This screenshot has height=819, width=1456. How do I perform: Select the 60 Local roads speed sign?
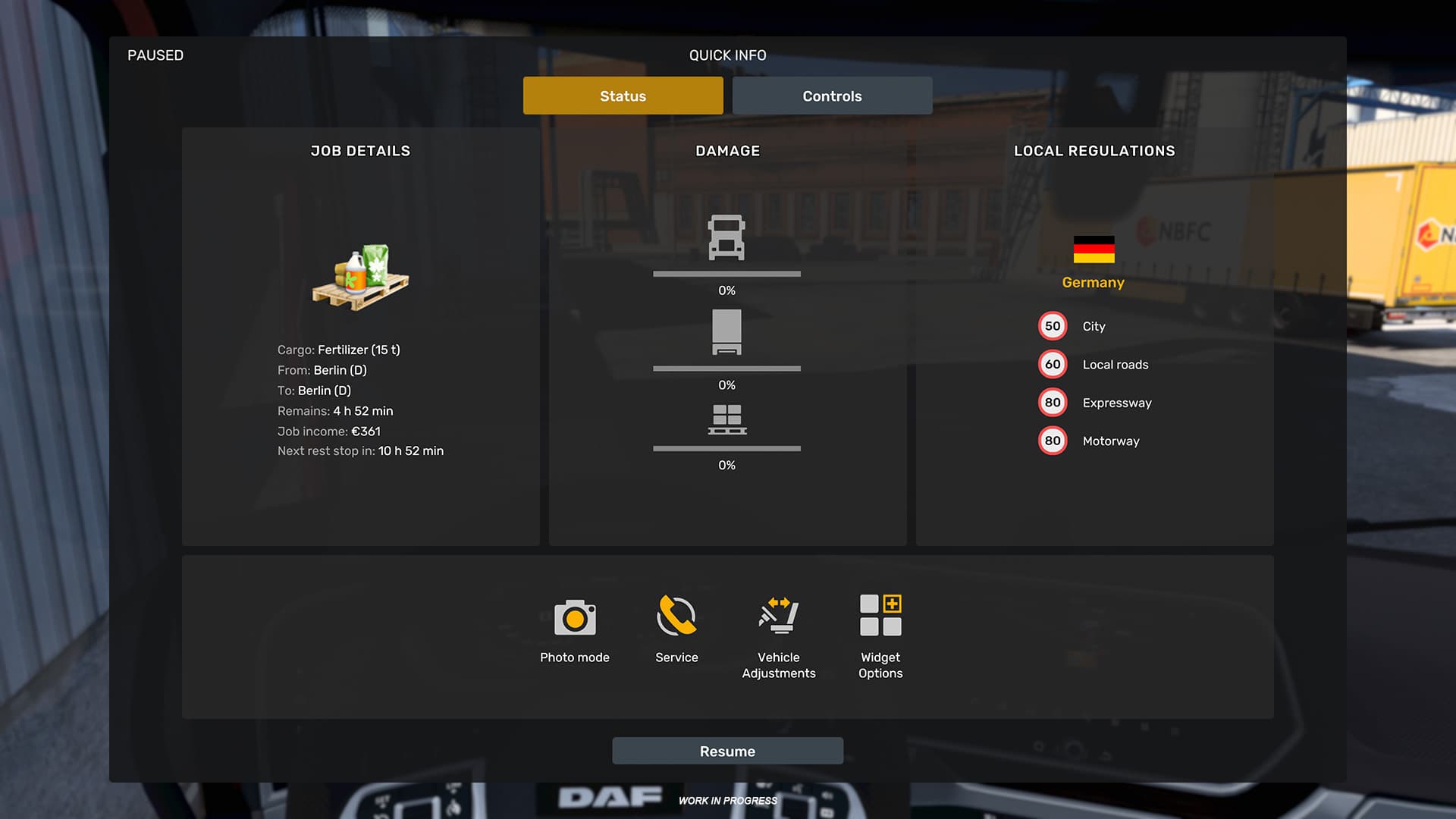[x=1052, y=364]
